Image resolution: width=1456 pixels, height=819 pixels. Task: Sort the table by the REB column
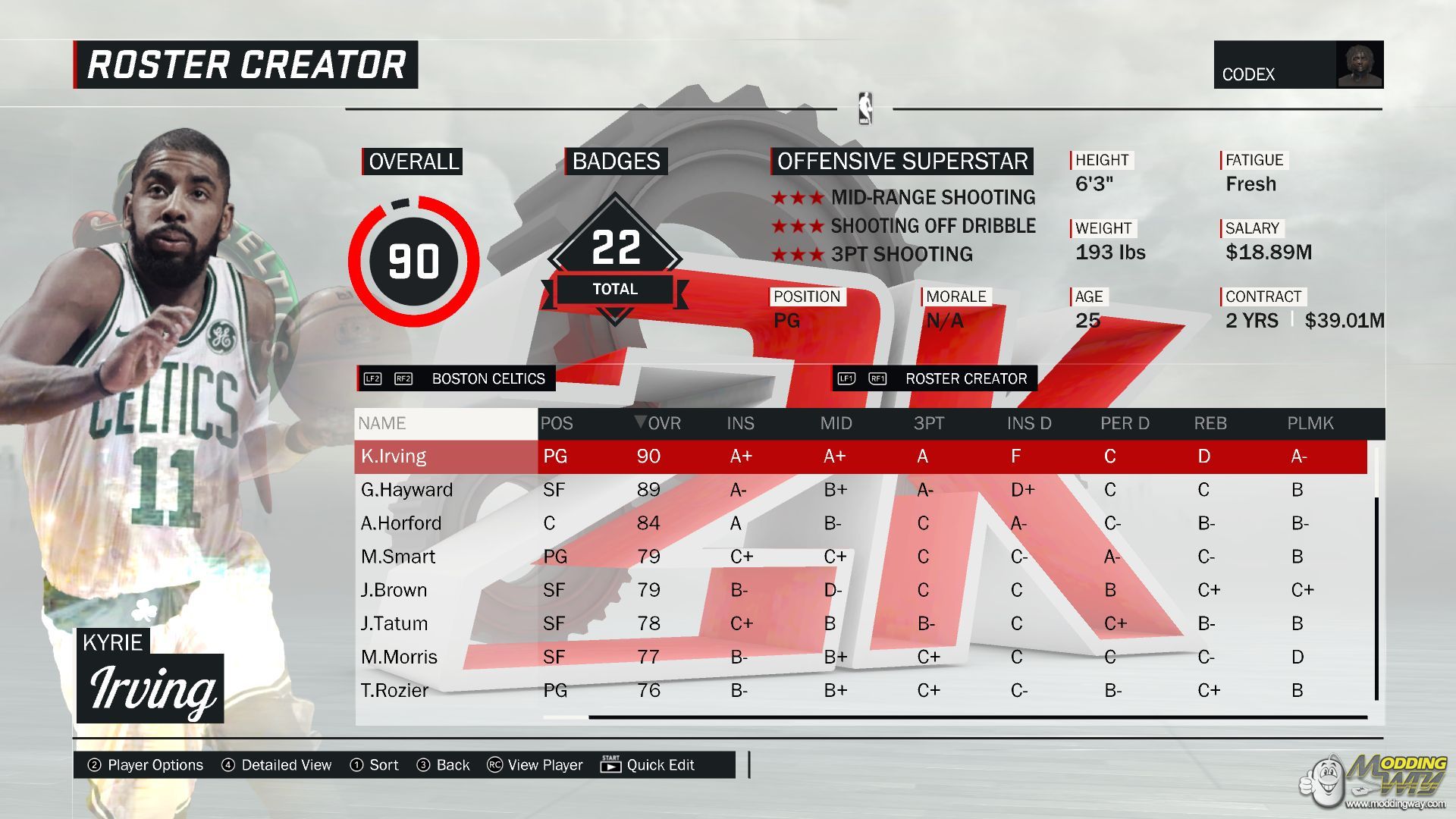click(1210, 423)
